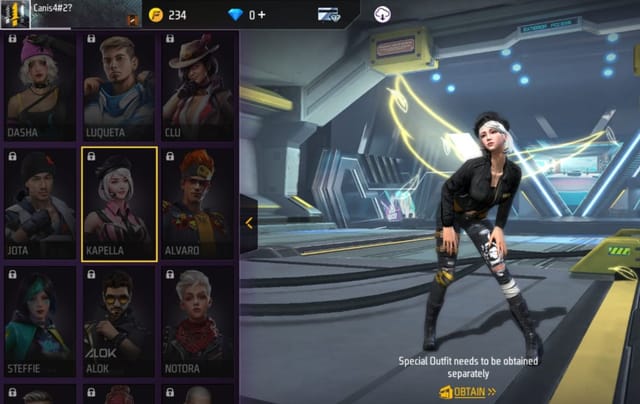The height and width of the screenshot is (404, 640).
Task: Choose the Alvaro character card
Action: click(197, 204)
